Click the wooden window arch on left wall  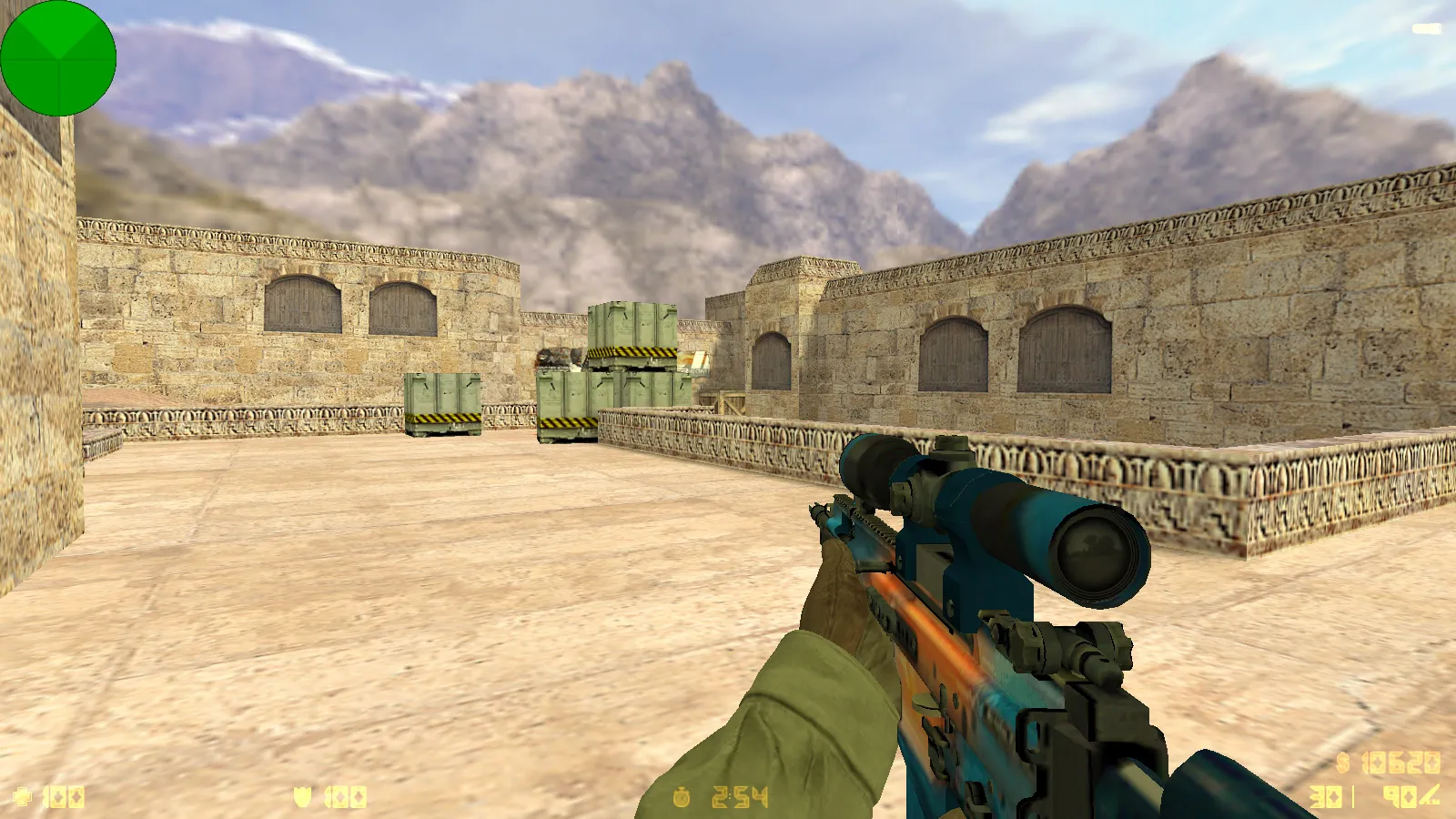pos(300,305)
